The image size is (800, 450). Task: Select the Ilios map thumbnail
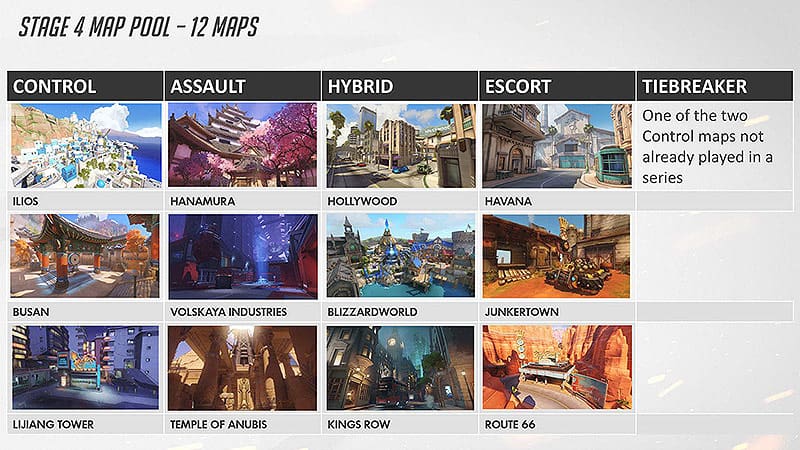(85, 146)
